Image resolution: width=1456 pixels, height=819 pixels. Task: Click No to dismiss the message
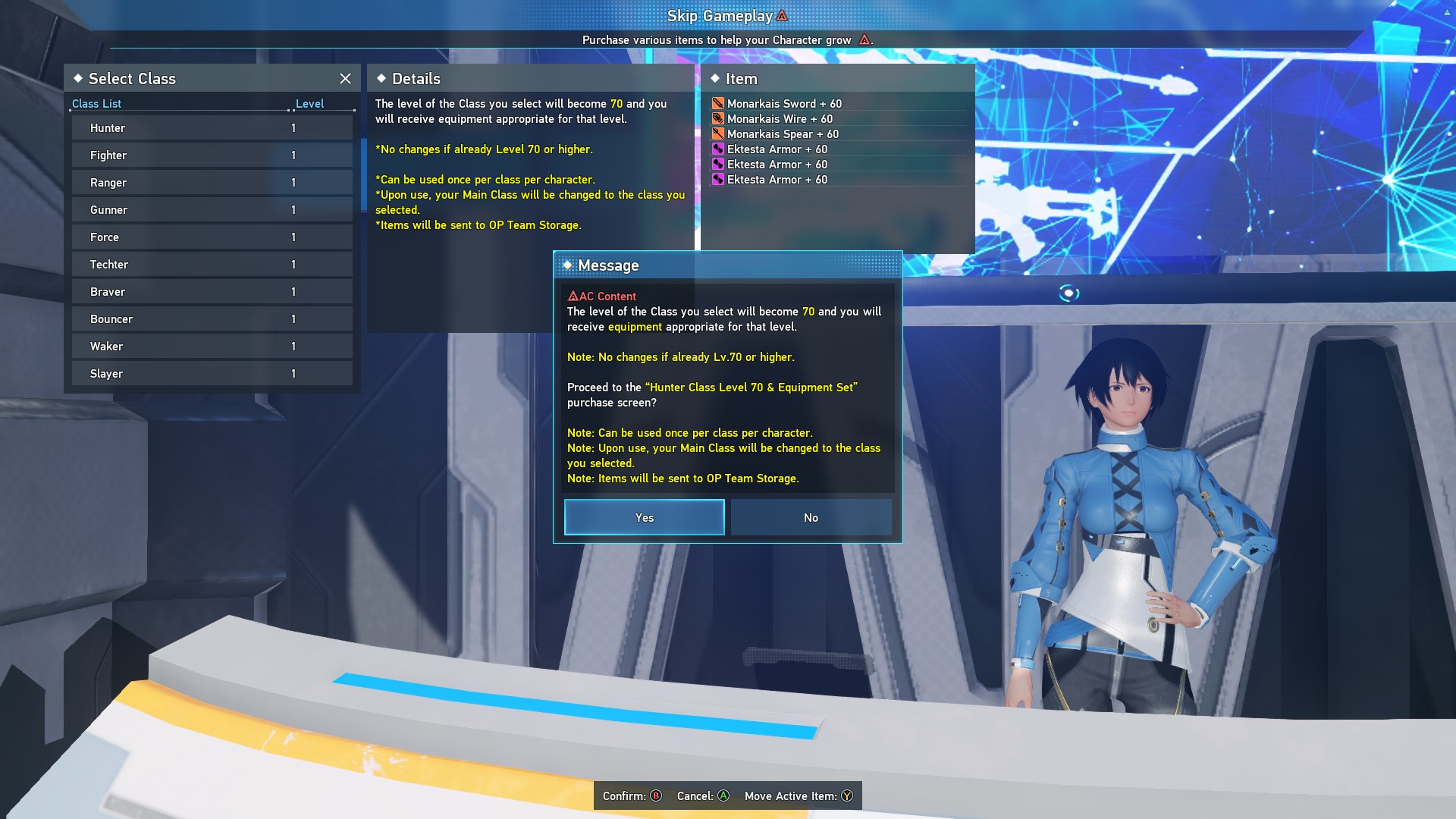tap(811, 517)
